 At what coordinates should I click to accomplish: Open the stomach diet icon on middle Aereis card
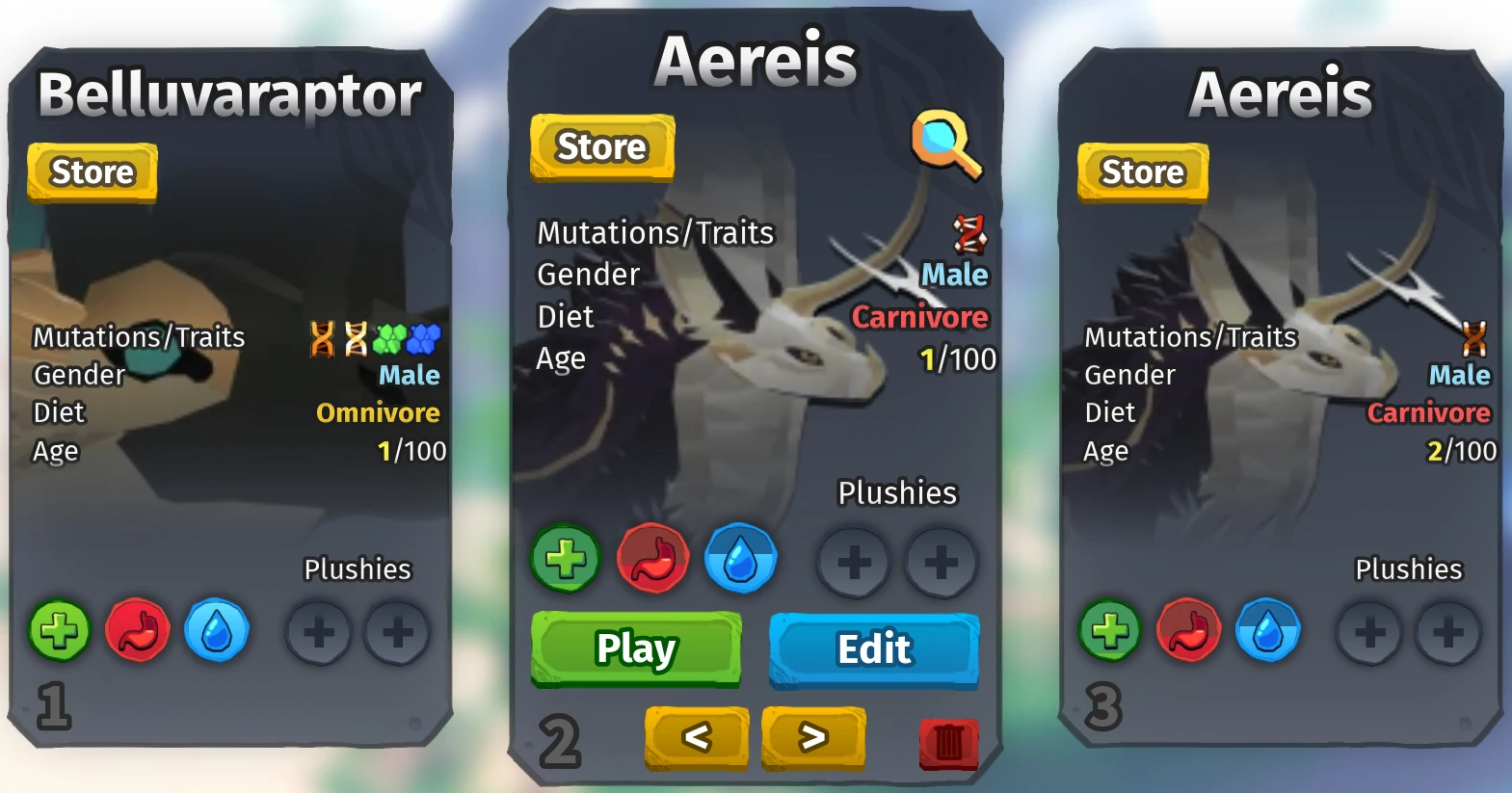coord(653,559)
